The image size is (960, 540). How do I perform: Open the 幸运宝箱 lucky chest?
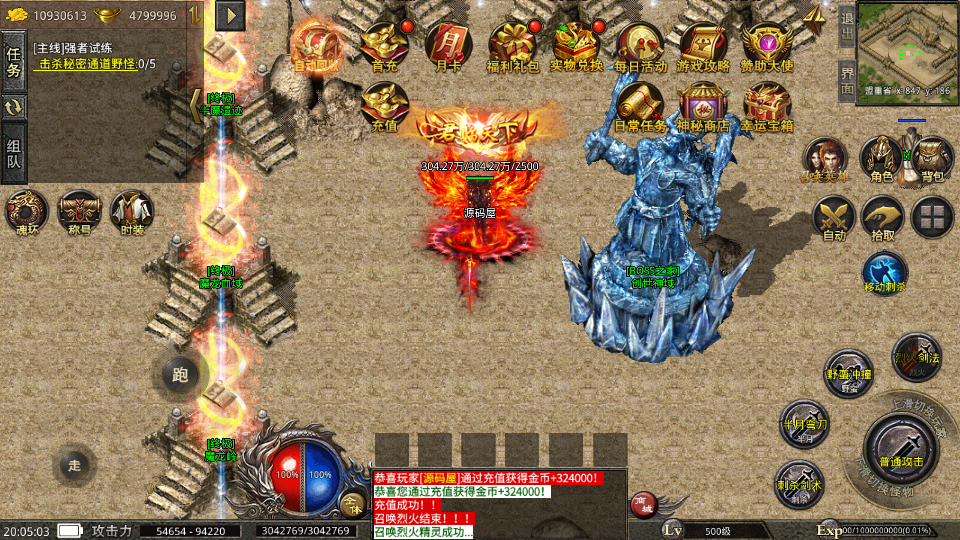click(x=767, y=104)
